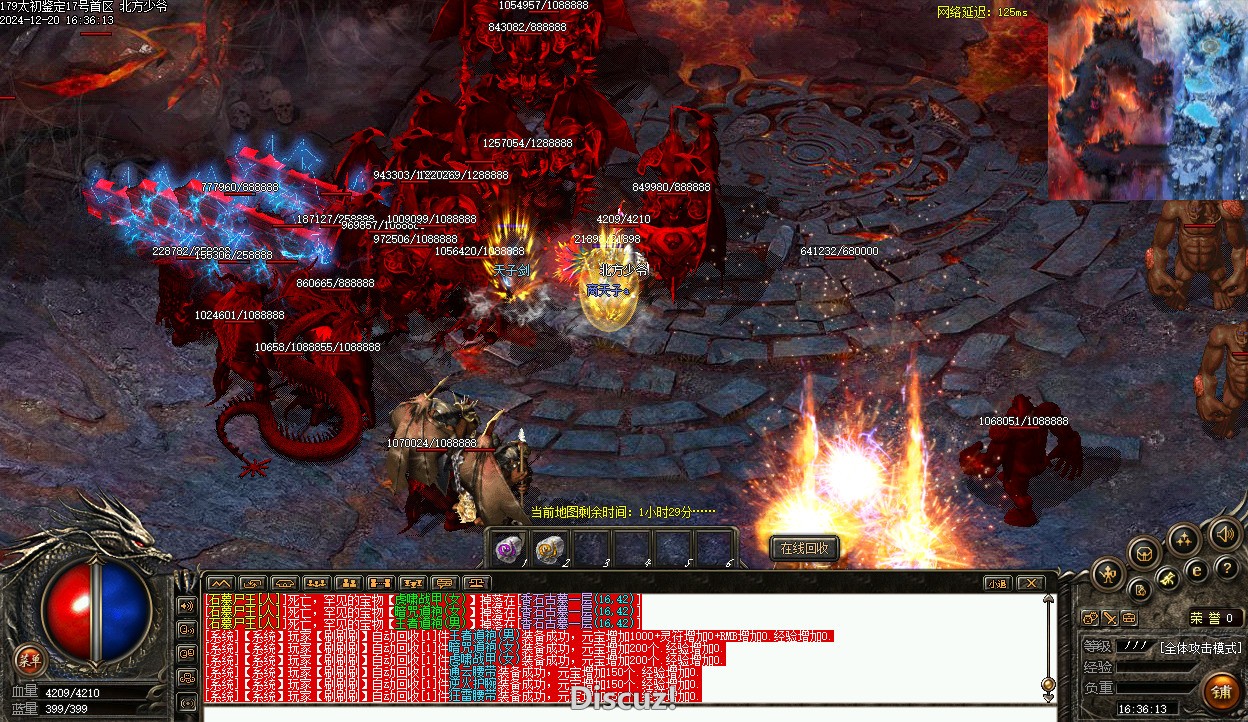The width and height of the screenshot is (1248, 722).
Task: Open the bag chest icon
Action: tap(1145, 551)
